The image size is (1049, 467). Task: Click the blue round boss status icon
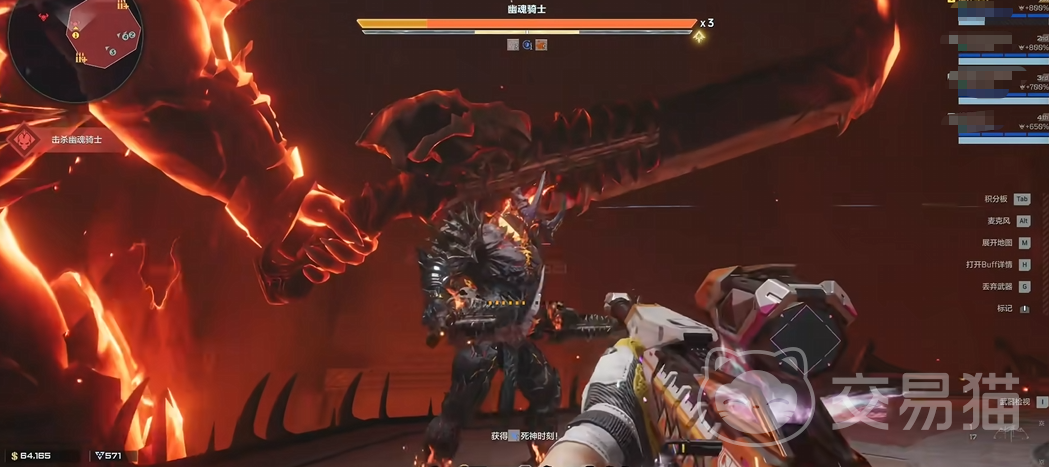[x=527, y=45]
